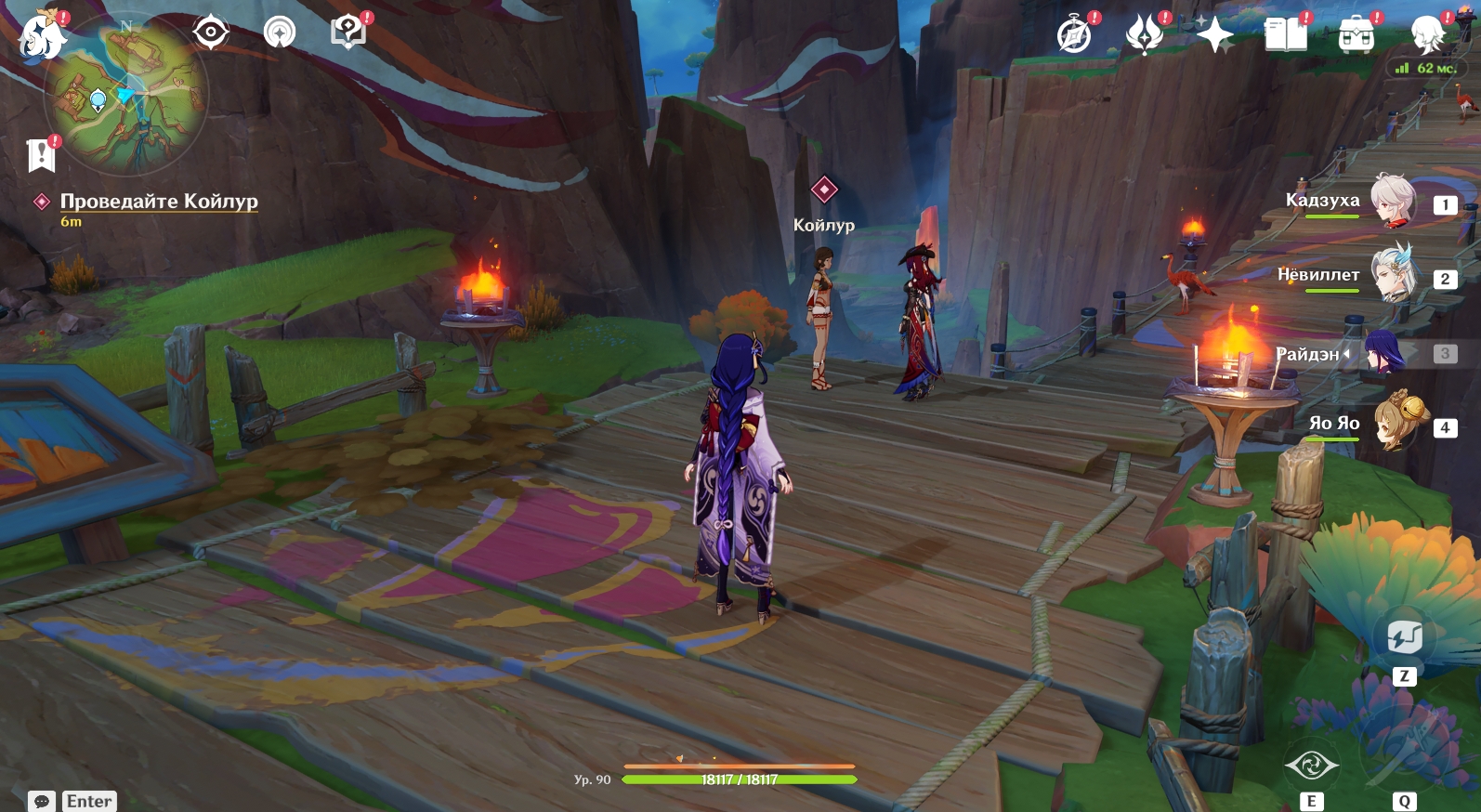Image resolution: width=1481 pixels, height=812 pixels.
Task: Switch to party member Кадзуха
Action: [1393, 201]
